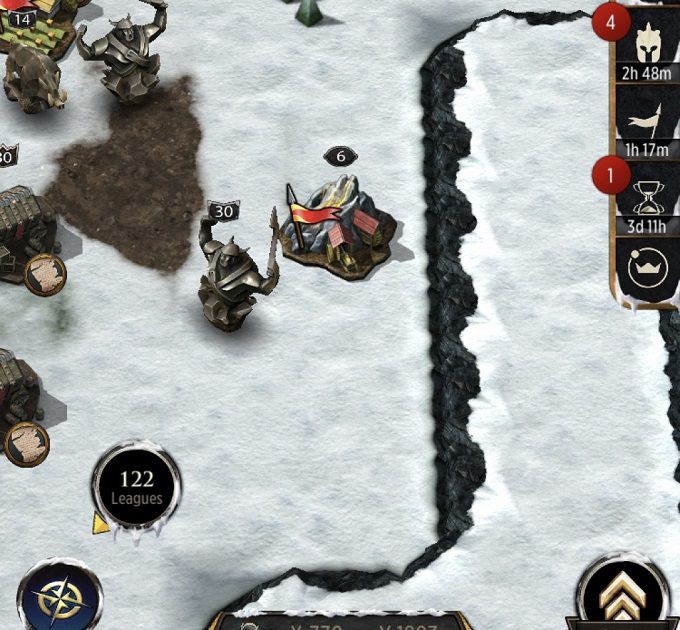680x630 pixels.
Task: Click the 122 Leagues distance indicator
Action: 136,487
